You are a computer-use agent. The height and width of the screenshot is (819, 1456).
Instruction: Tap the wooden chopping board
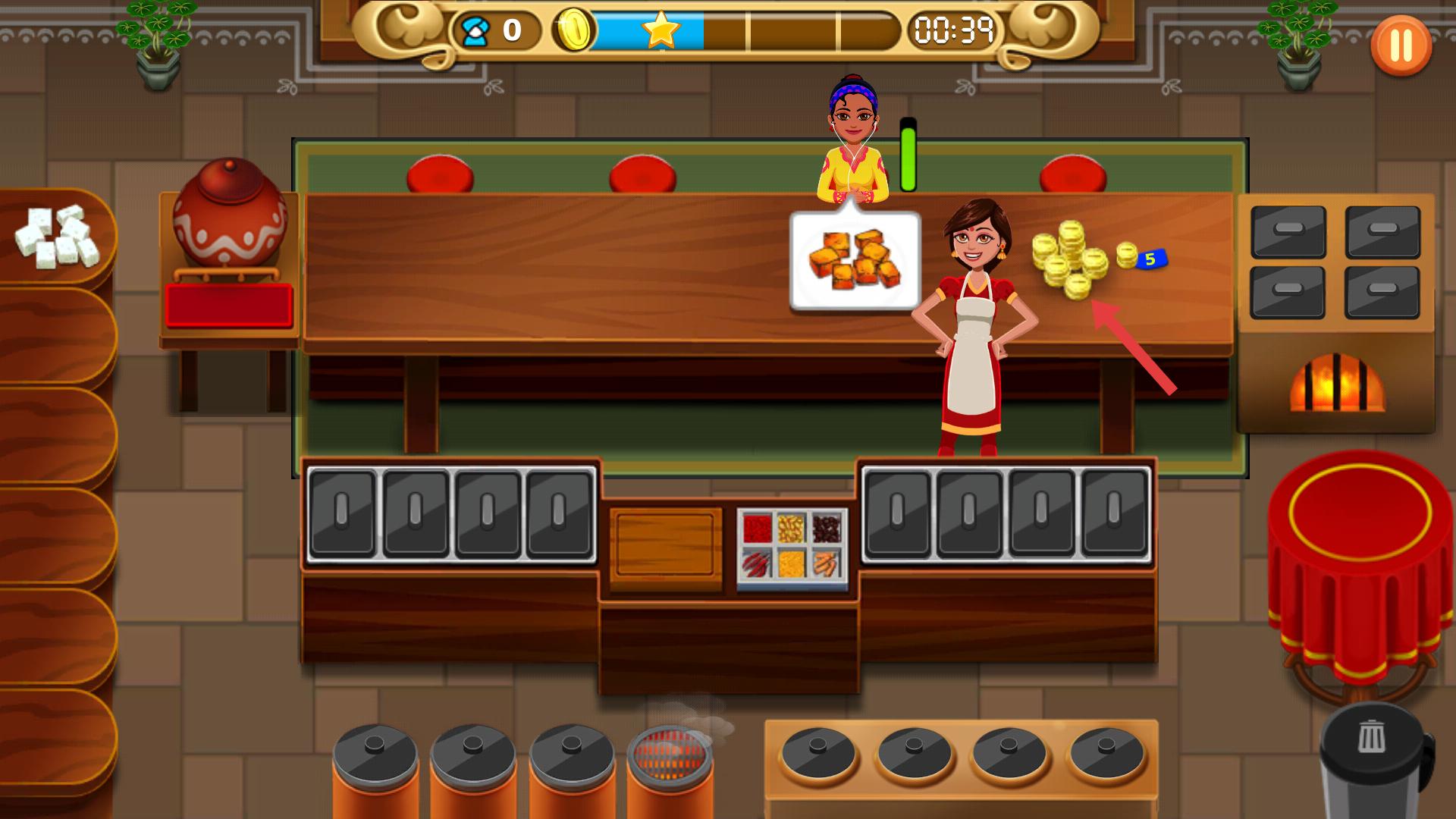[x=665, y=544]
